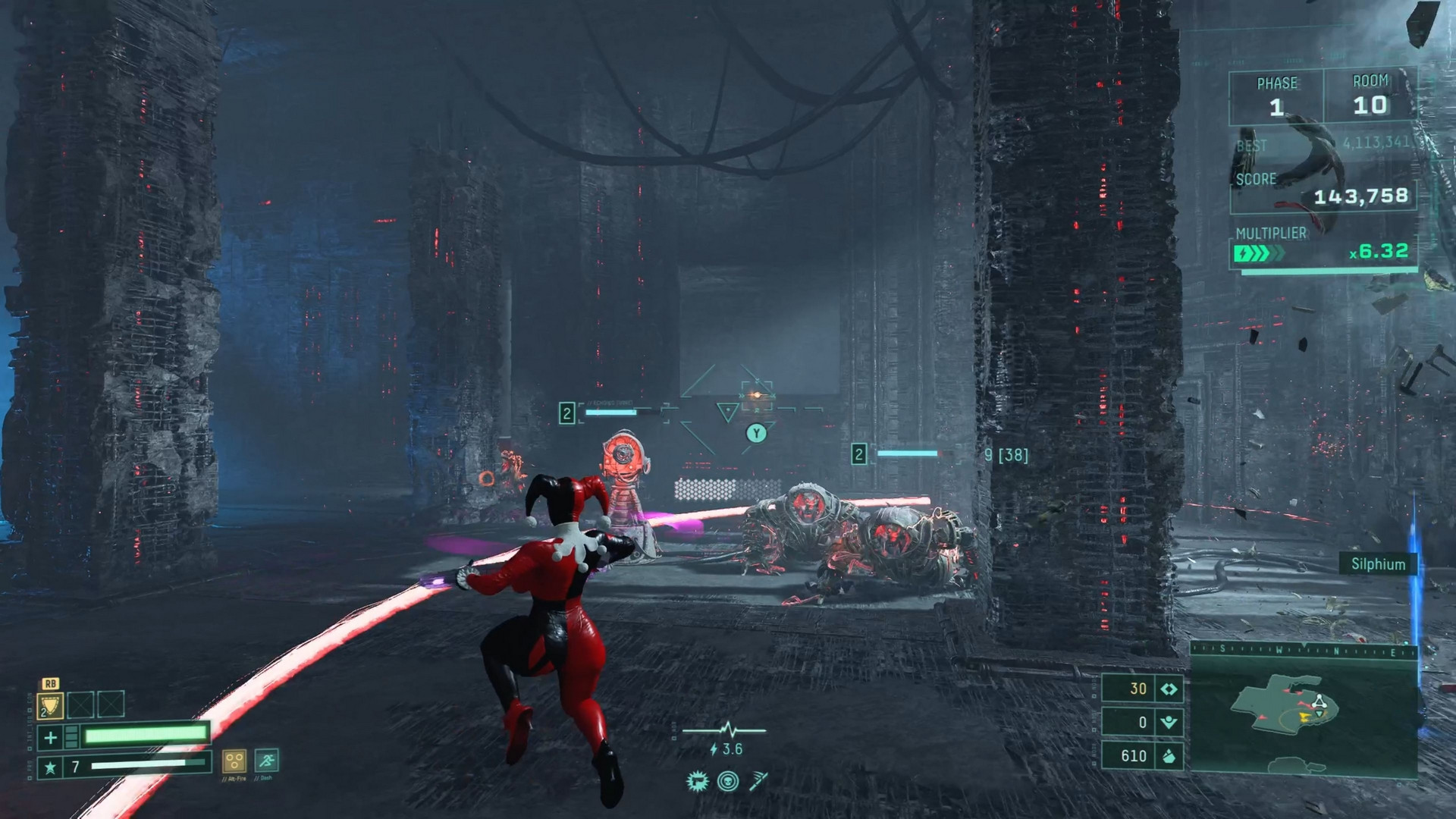Toggle the second empty ability slot

(x=109, y=704)
